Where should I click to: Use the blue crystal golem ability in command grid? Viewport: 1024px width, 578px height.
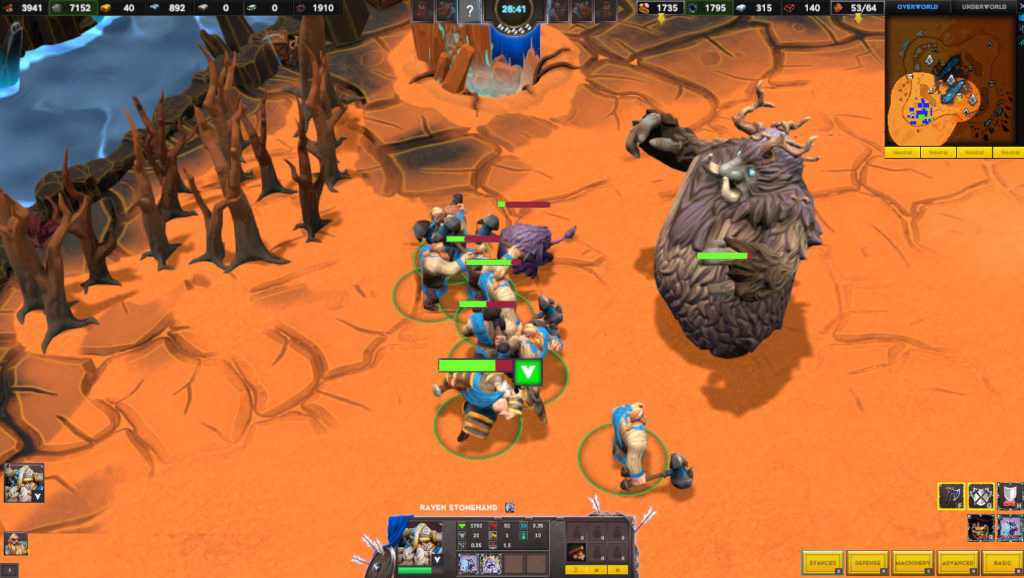1010,527
